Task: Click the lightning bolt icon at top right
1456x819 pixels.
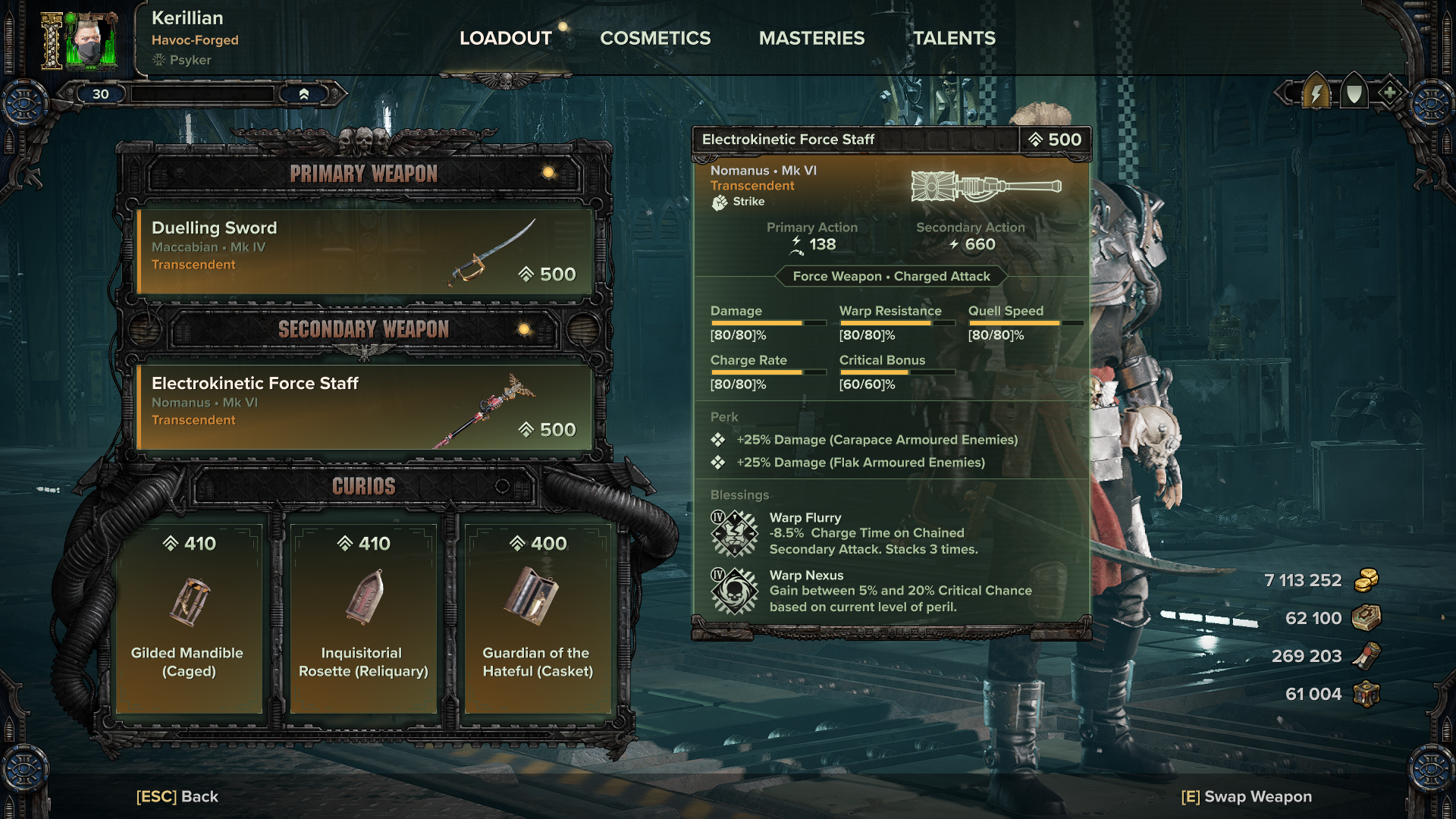Action: coord(1316,94)
